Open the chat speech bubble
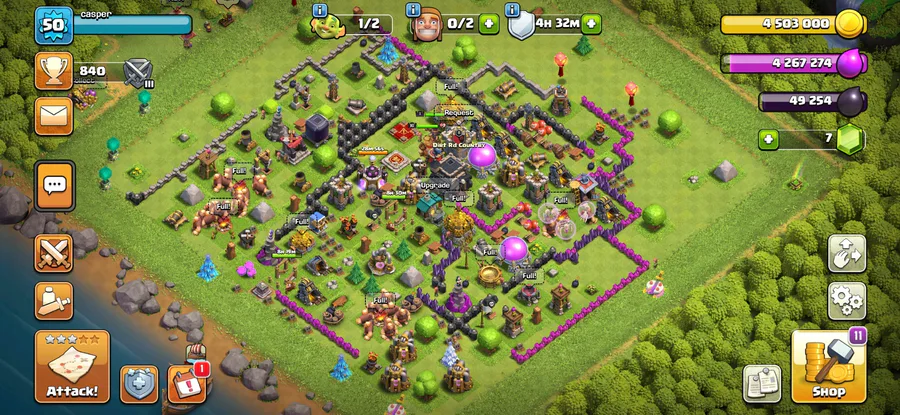Viewport: 900px width, 415px height. pos(54,184)
